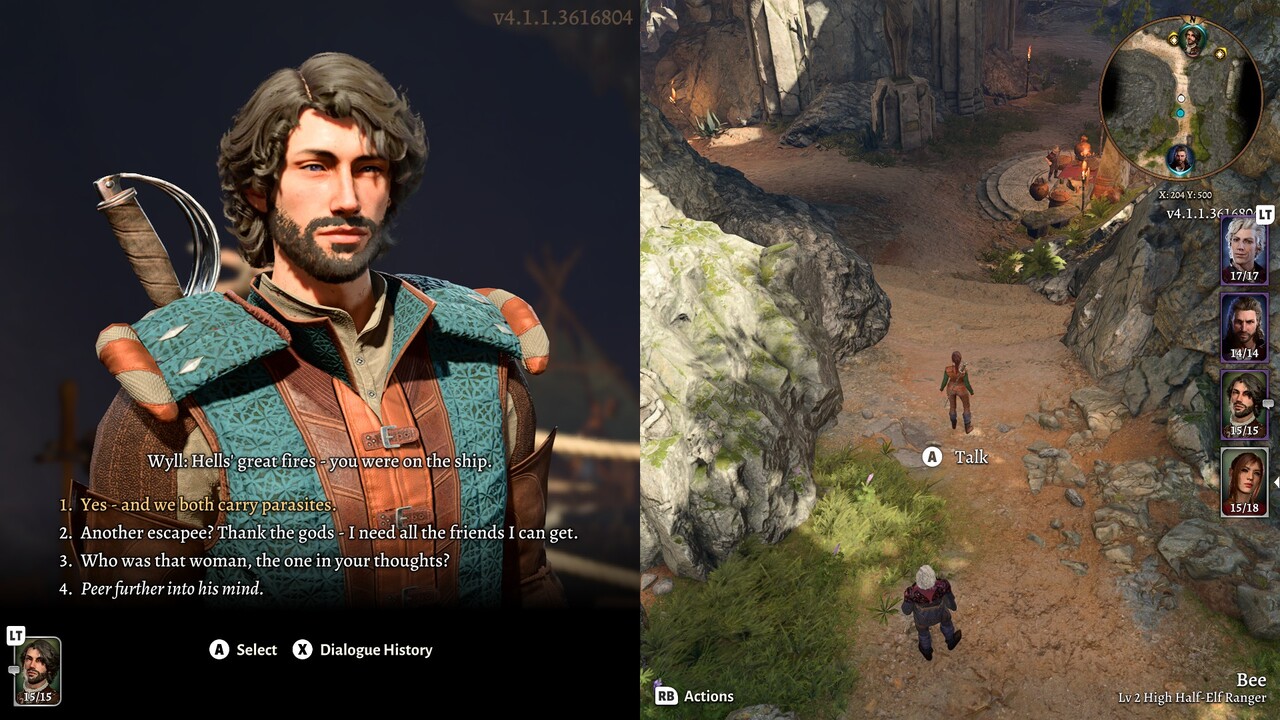1280x720 pixels.
Task: Click the portrait badge at the minimap's top edge
Action: click(1193, 41)
